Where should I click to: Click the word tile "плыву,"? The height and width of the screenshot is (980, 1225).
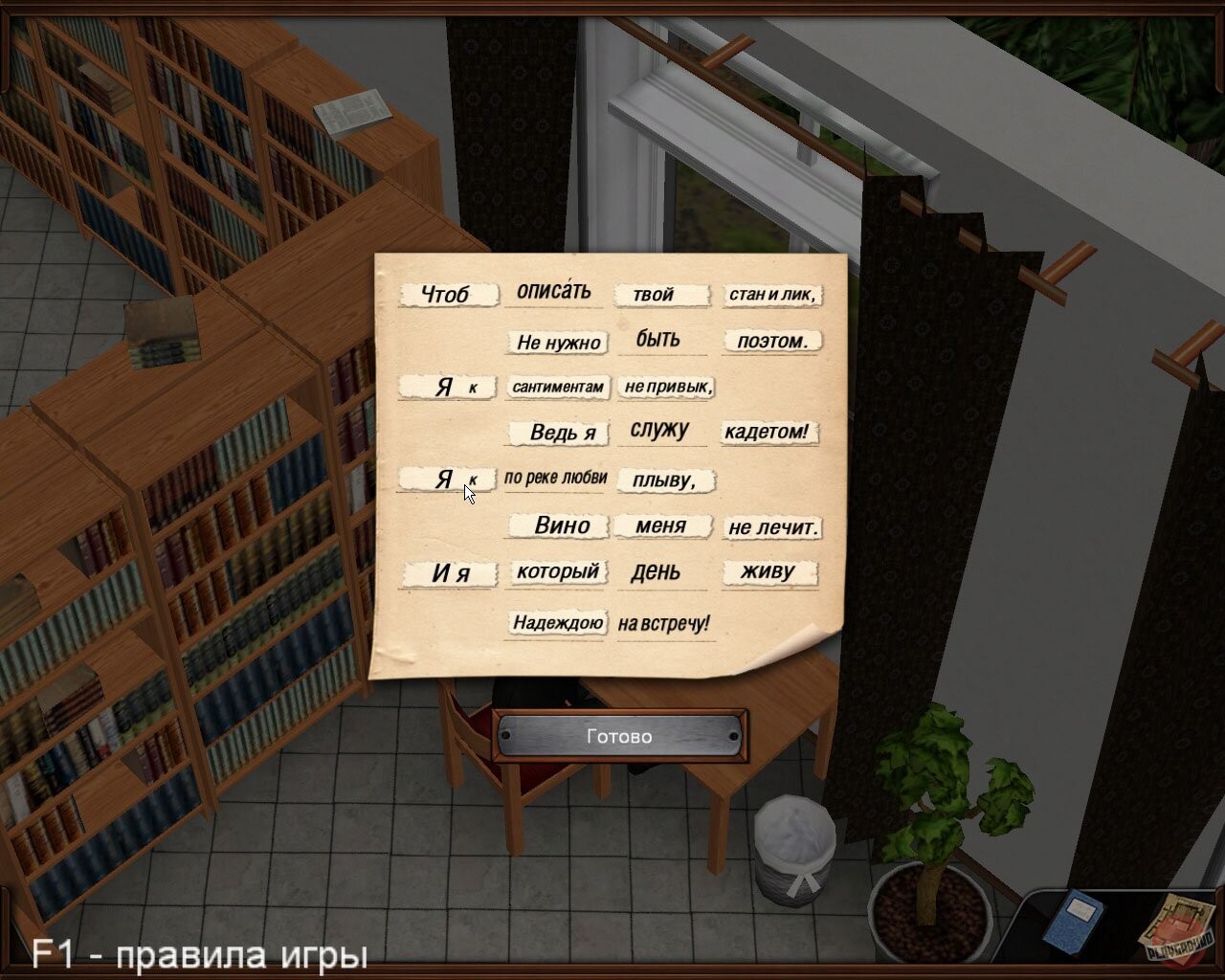[x=665, y=480]
